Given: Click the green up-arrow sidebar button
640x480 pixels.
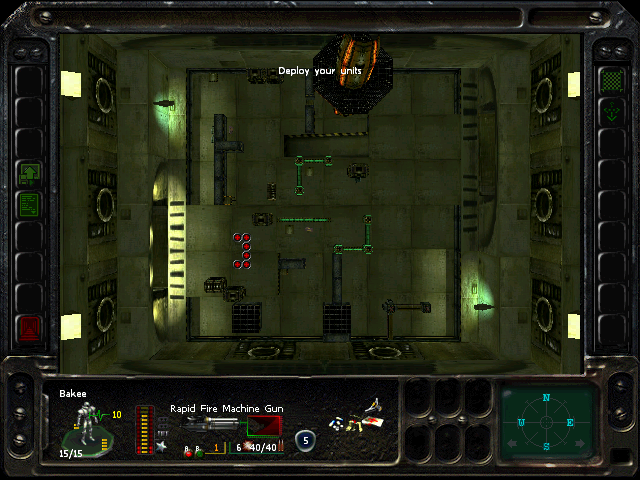Looking at the screenshot, I should pyautogui.click(x=30, y=173).
